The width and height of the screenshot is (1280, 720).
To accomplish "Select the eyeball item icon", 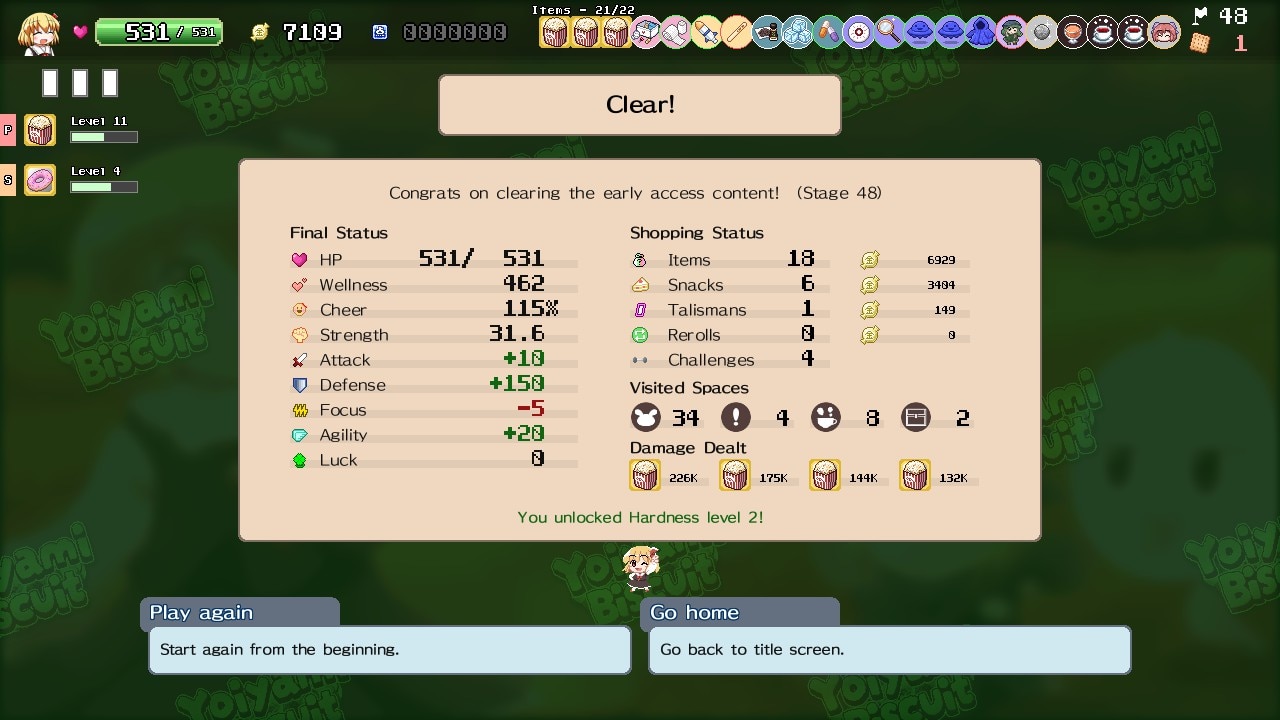I will coord(858,33).
